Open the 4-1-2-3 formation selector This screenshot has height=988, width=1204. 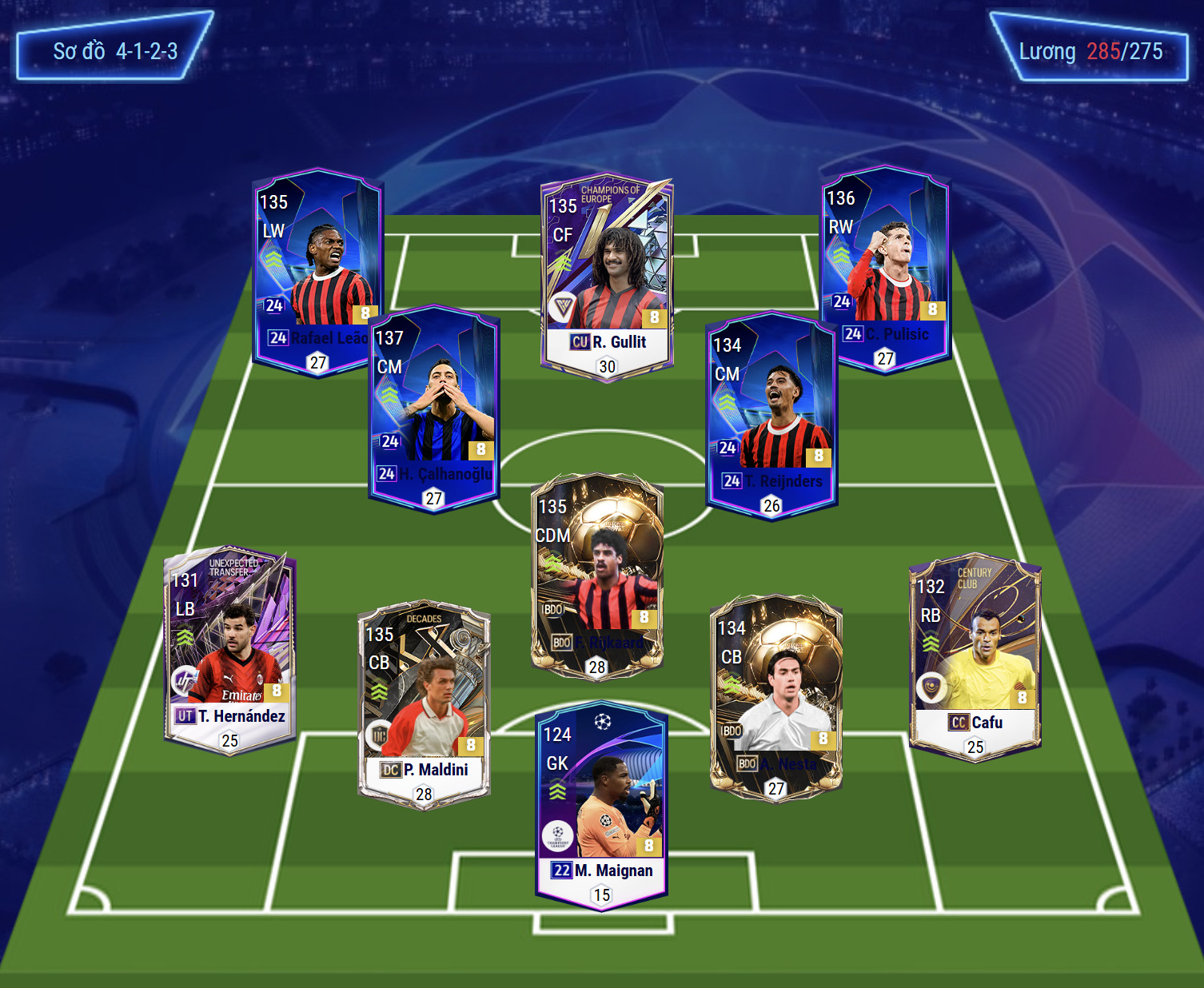click(114, 47)
